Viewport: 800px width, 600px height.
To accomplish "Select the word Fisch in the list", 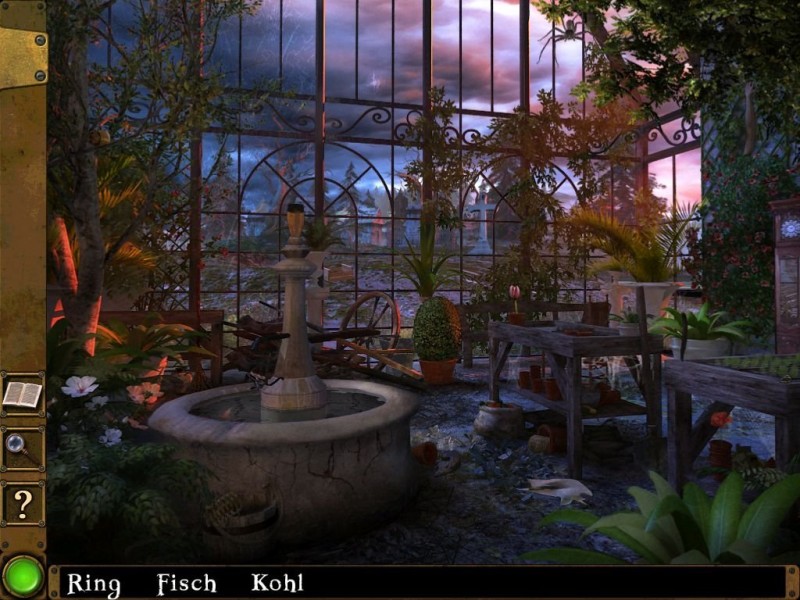I will pyautogui.click(x=186, y=583).
